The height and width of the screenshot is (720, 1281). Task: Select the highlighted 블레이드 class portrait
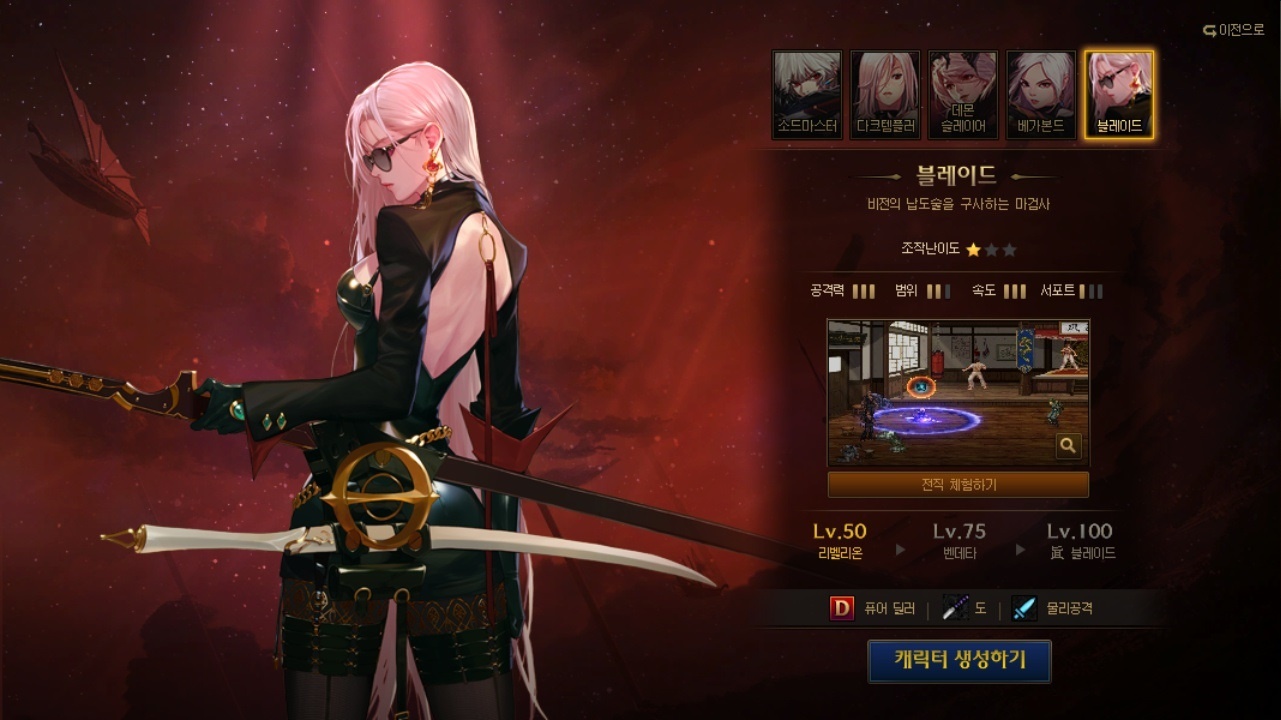click(1119, 95)
